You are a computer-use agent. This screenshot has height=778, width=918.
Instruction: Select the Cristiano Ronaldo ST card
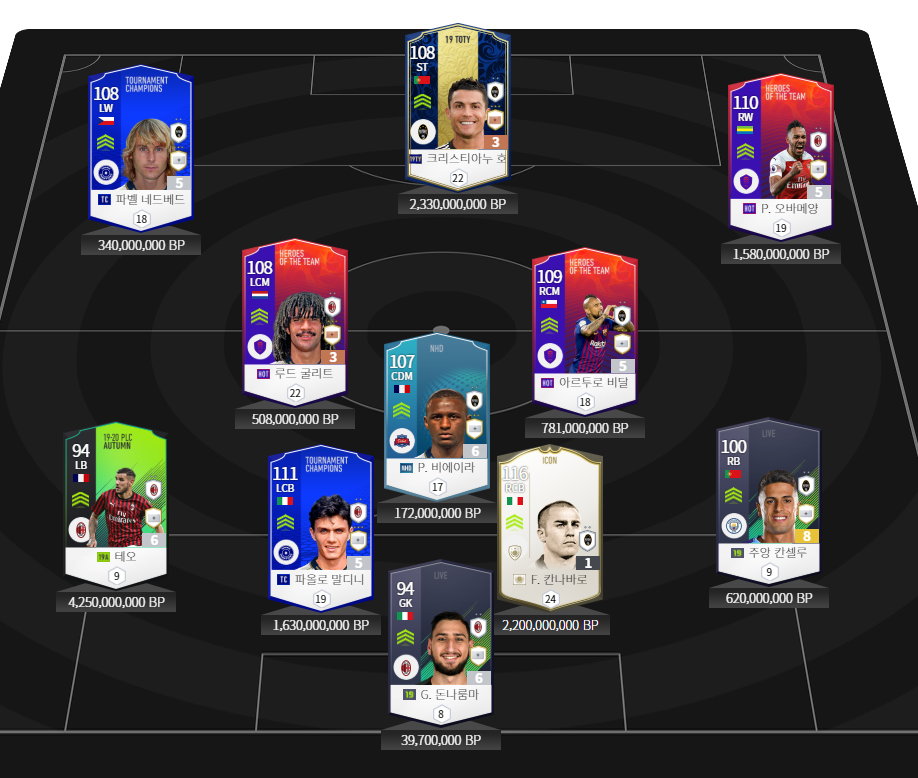(x=458, y=105)
